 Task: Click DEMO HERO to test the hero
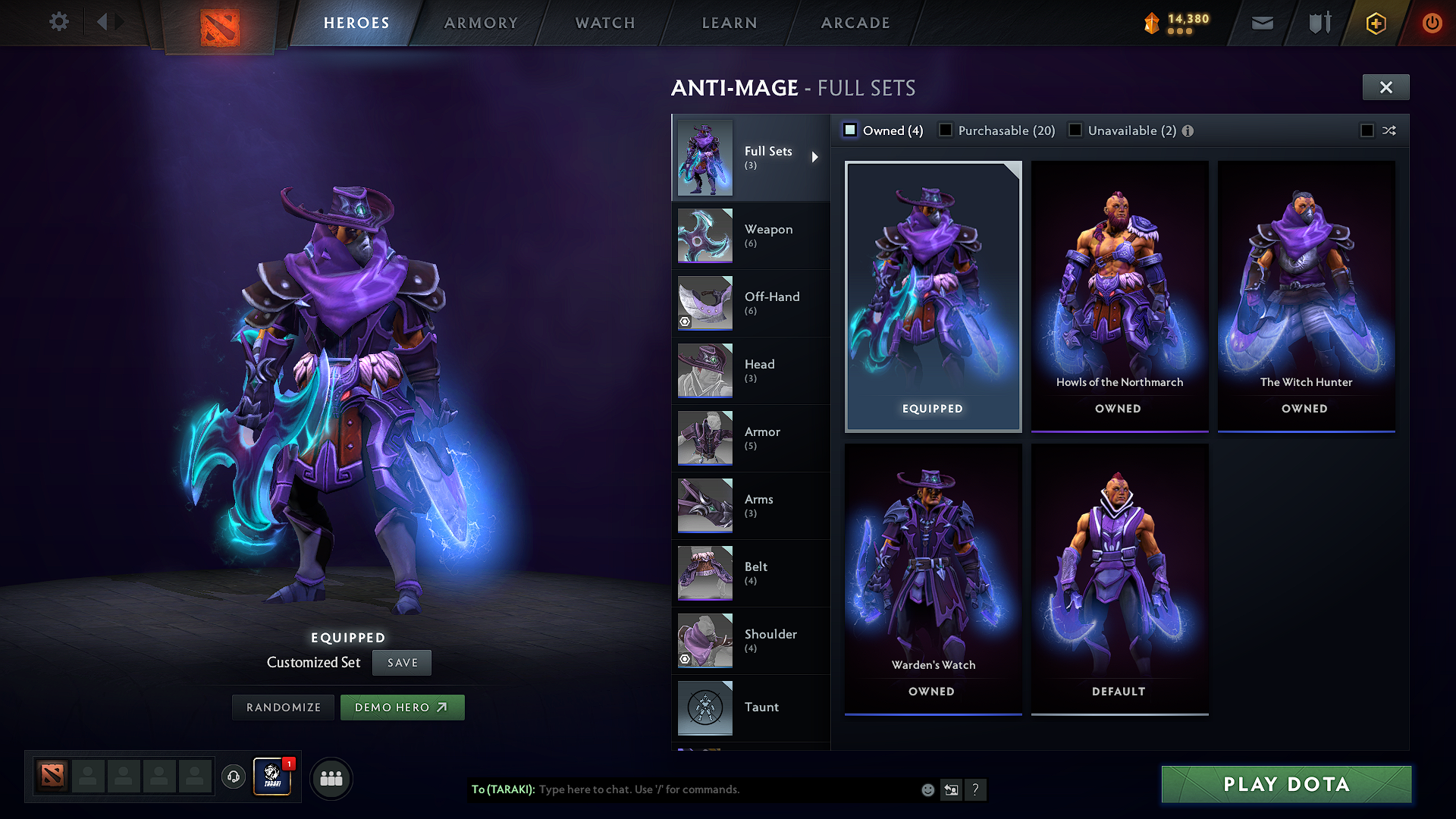pyautogui.click(x=402, y=707)
